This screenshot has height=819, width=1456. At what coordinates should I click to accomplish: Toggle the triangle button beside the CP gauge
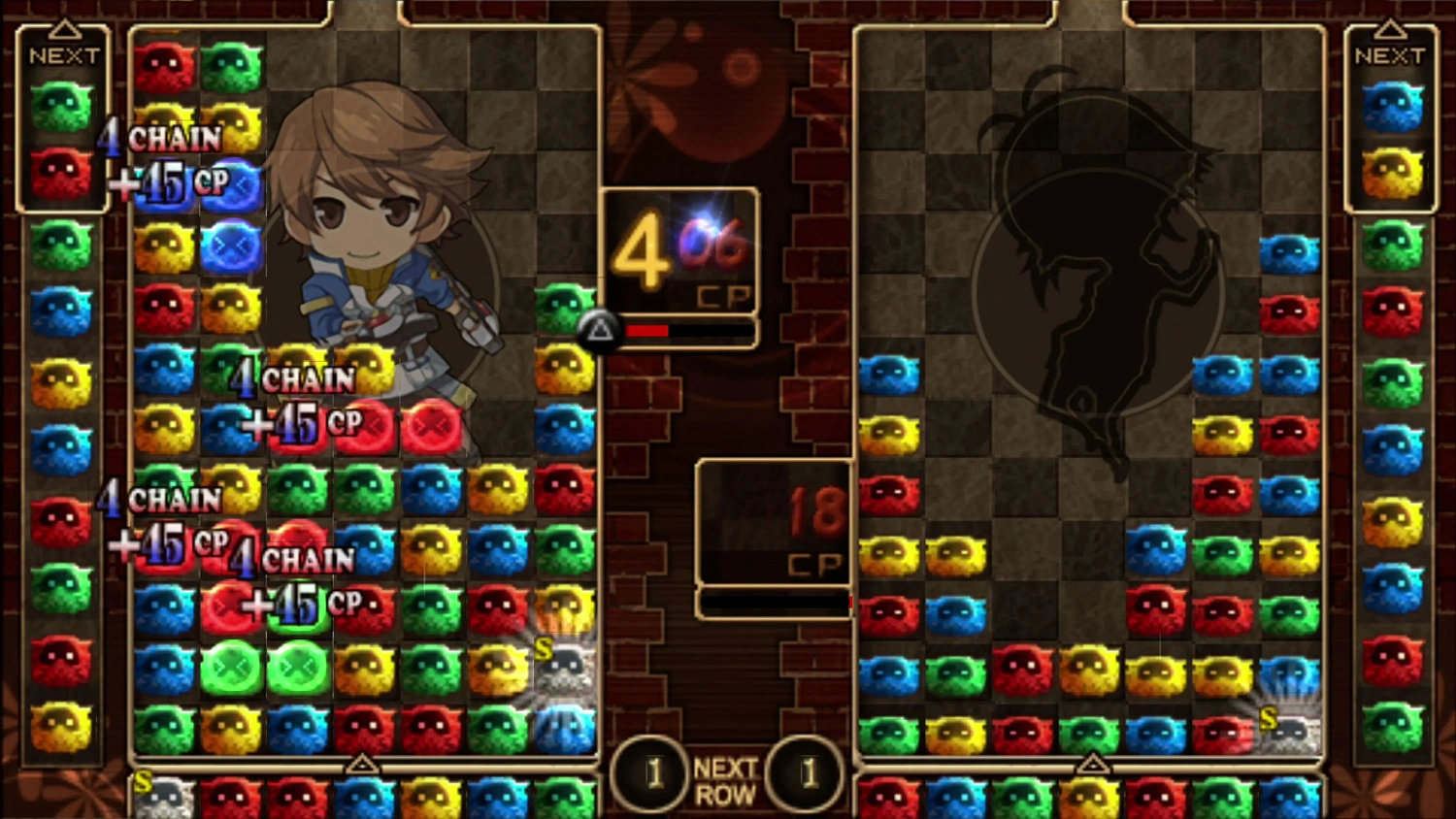tap(599, 330)
